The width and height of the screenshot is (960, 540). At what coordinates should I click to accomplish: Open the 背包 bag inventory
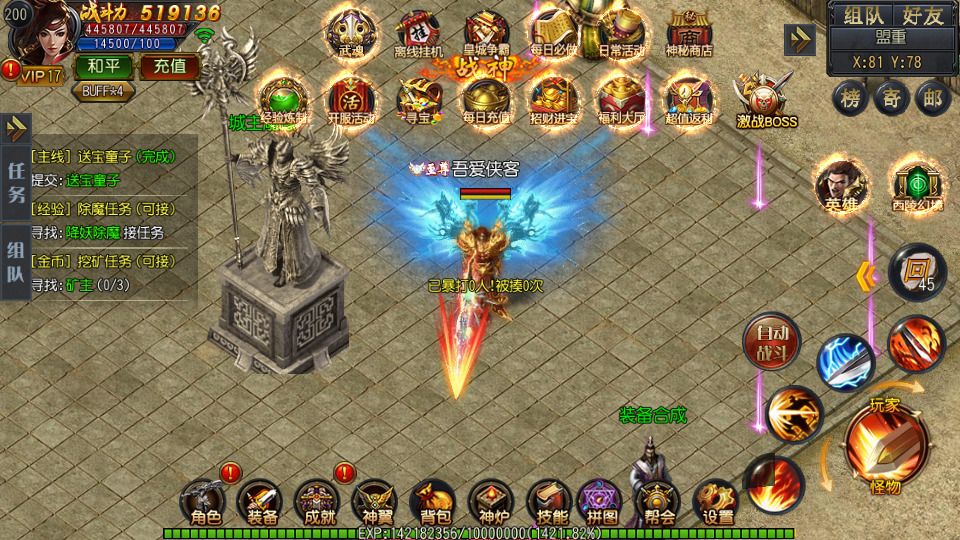coord(434,504)
